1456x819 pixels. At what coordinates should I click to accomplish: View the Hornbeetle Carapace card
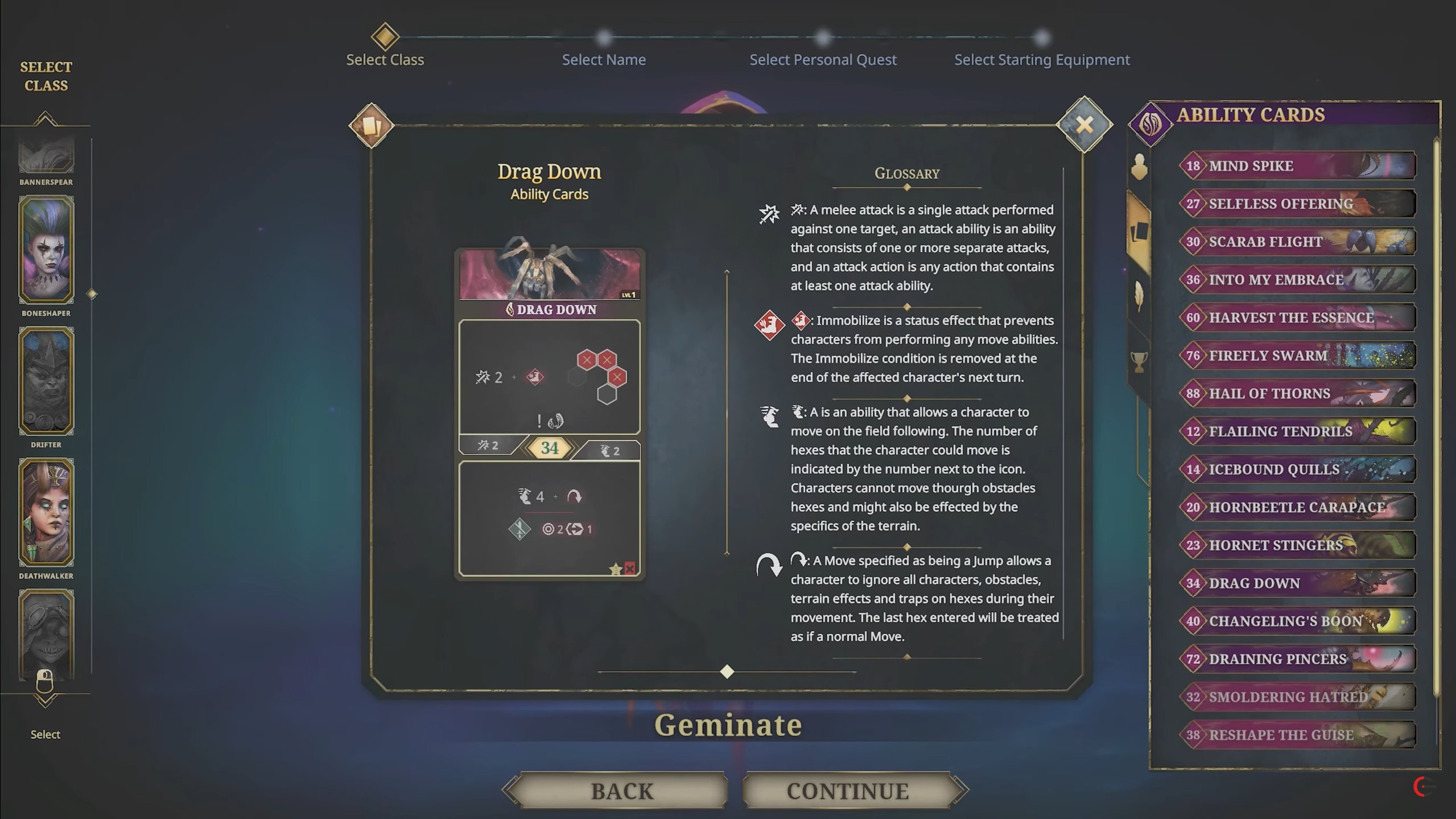1297,507
